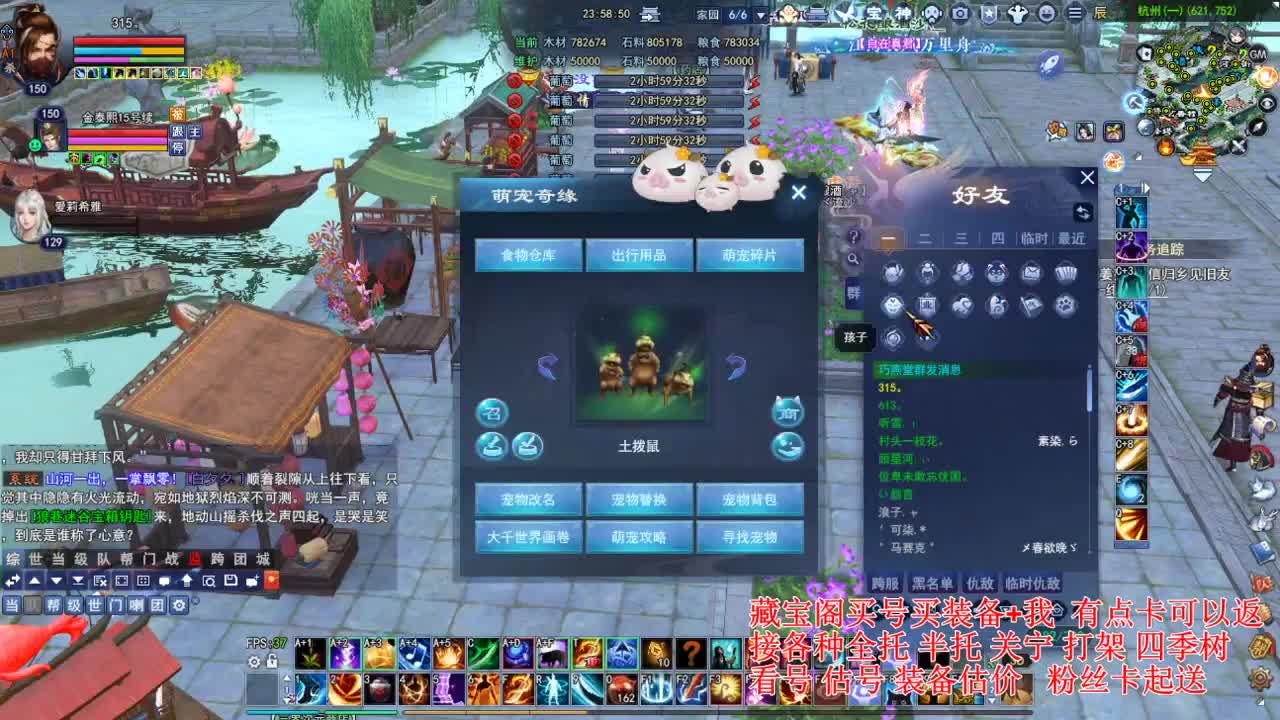Feed the pet with the food bowl icon

point(491,445)
